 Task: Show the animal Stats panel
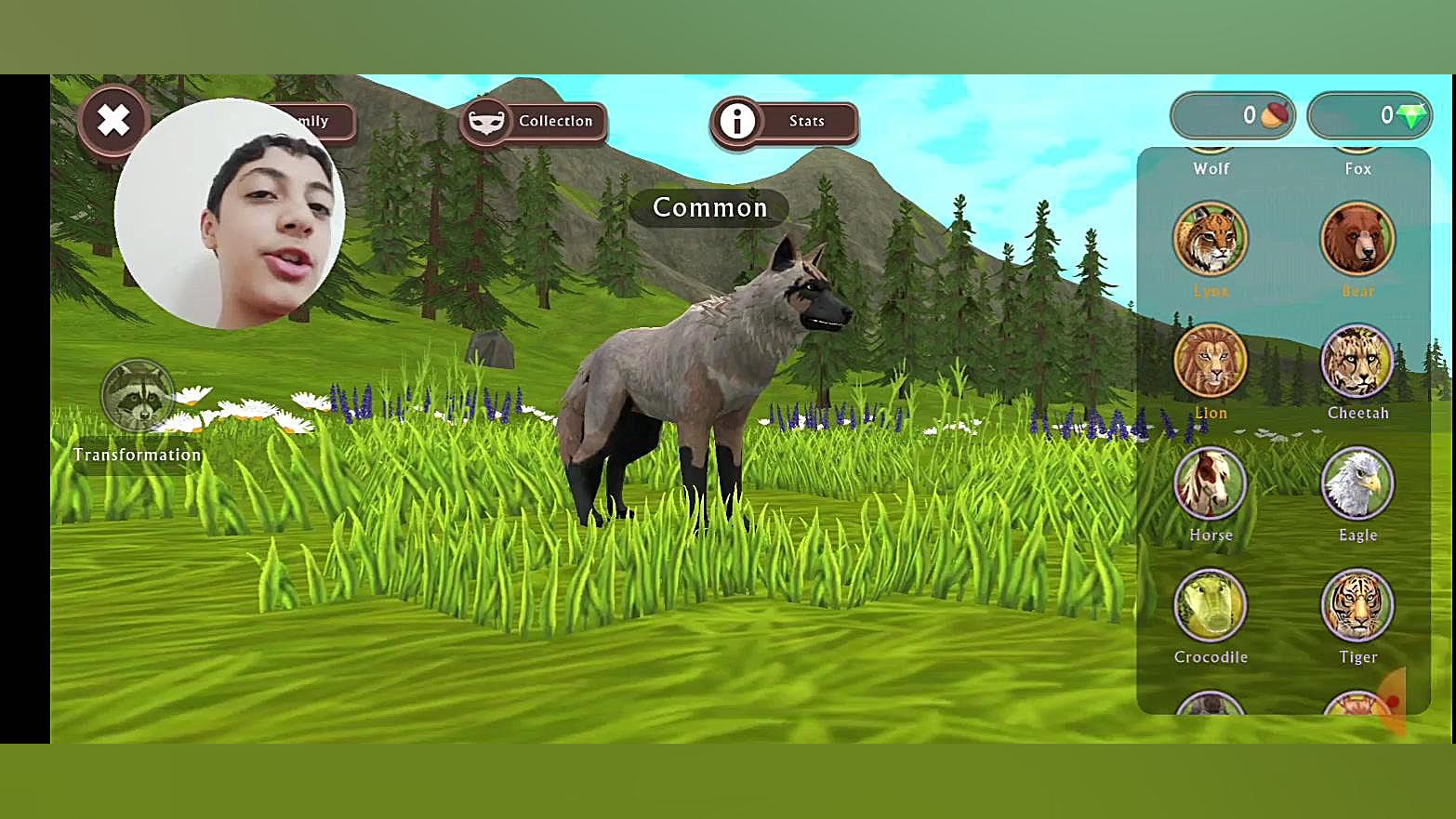785,121
